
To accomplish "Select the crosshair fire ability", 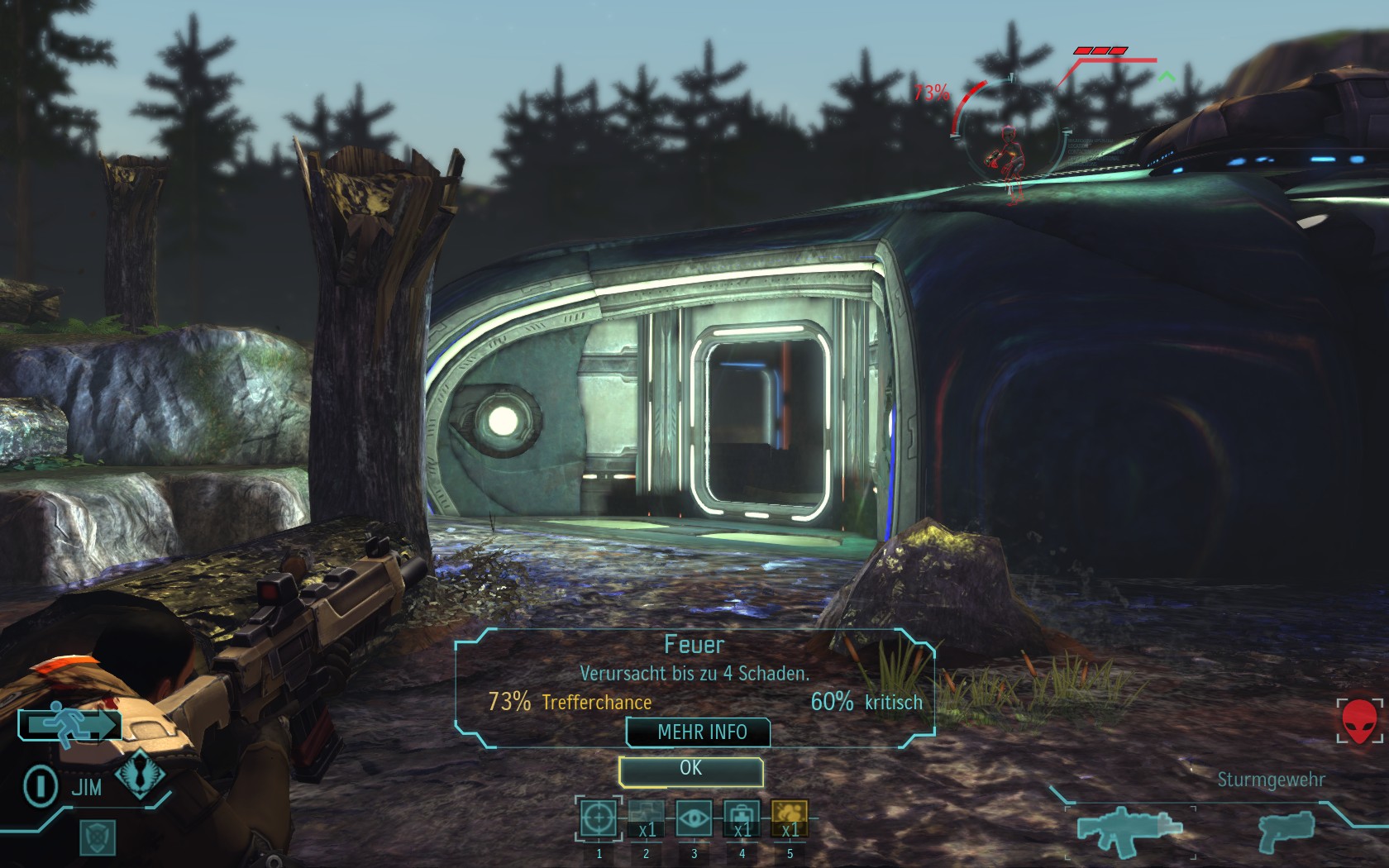I will 599,818.
